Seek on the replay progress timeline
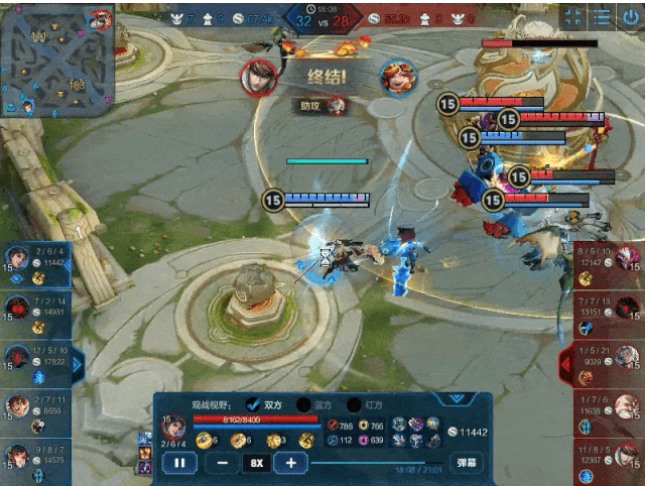The height and width of the screenshot is (486, 648). click(370, 463)
